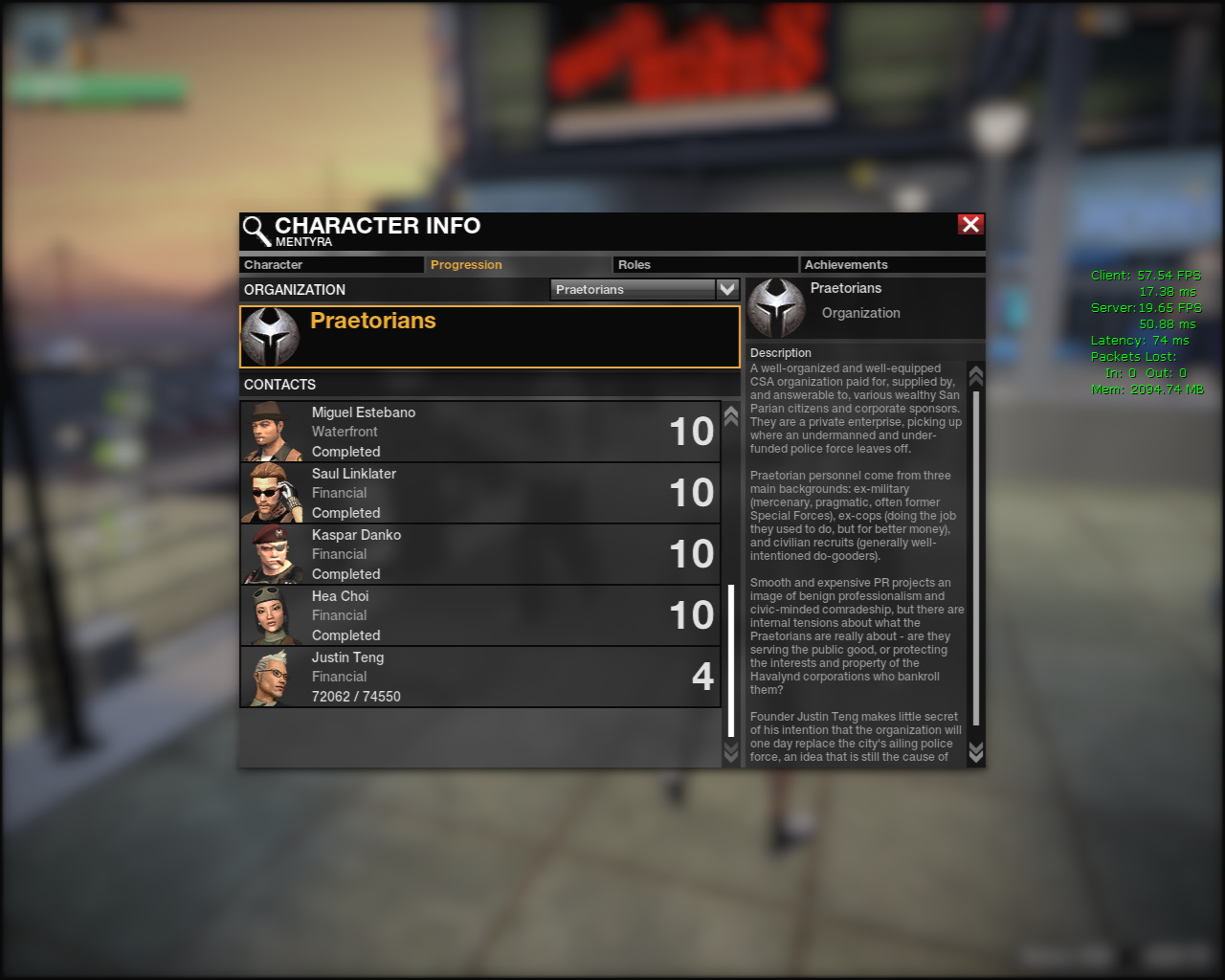Switch to the Character tab
The width and height of the screenshot is (1225, 980).
point(330,265)
